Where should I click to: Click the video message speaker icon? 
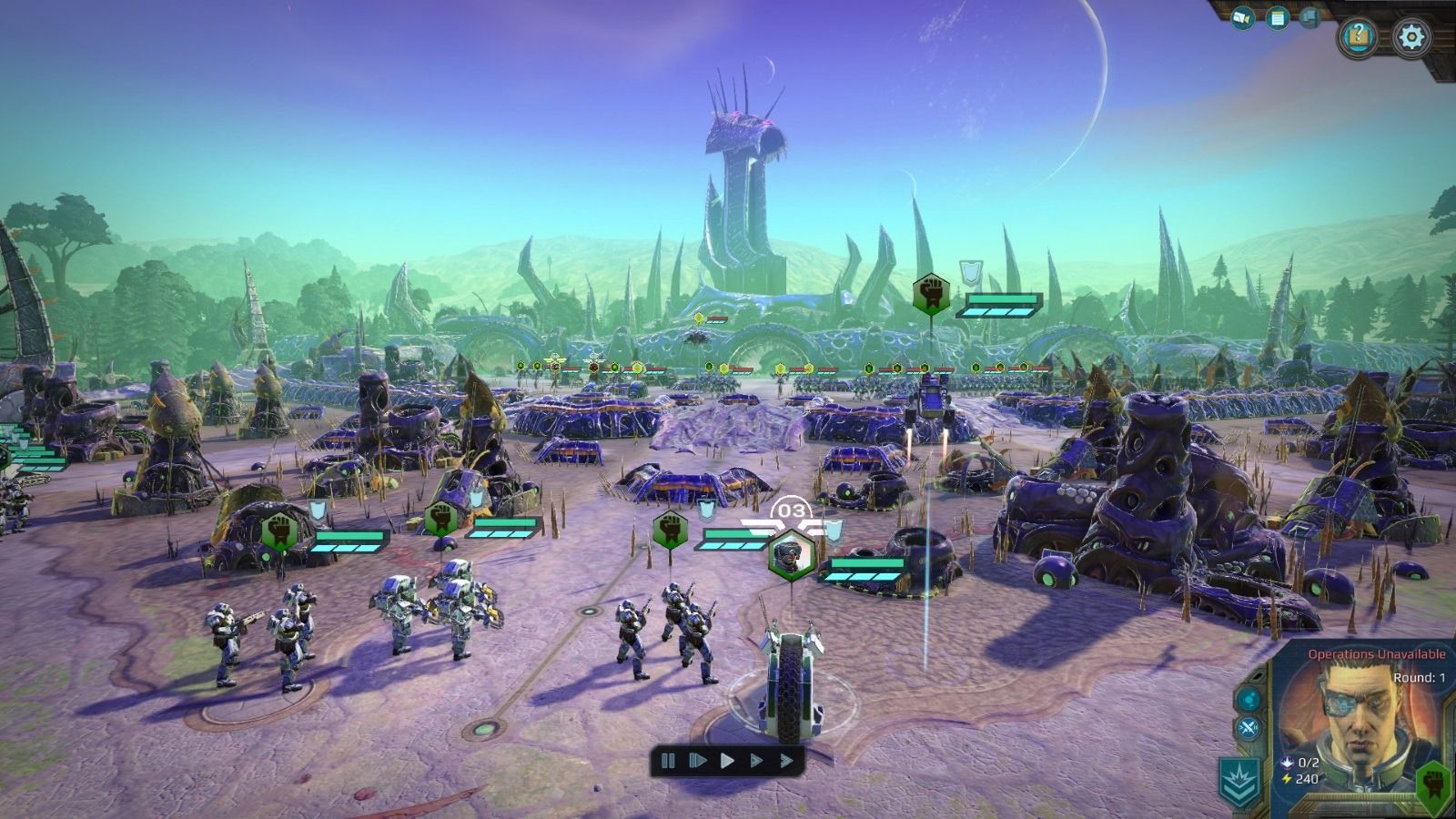(1241, 15)
